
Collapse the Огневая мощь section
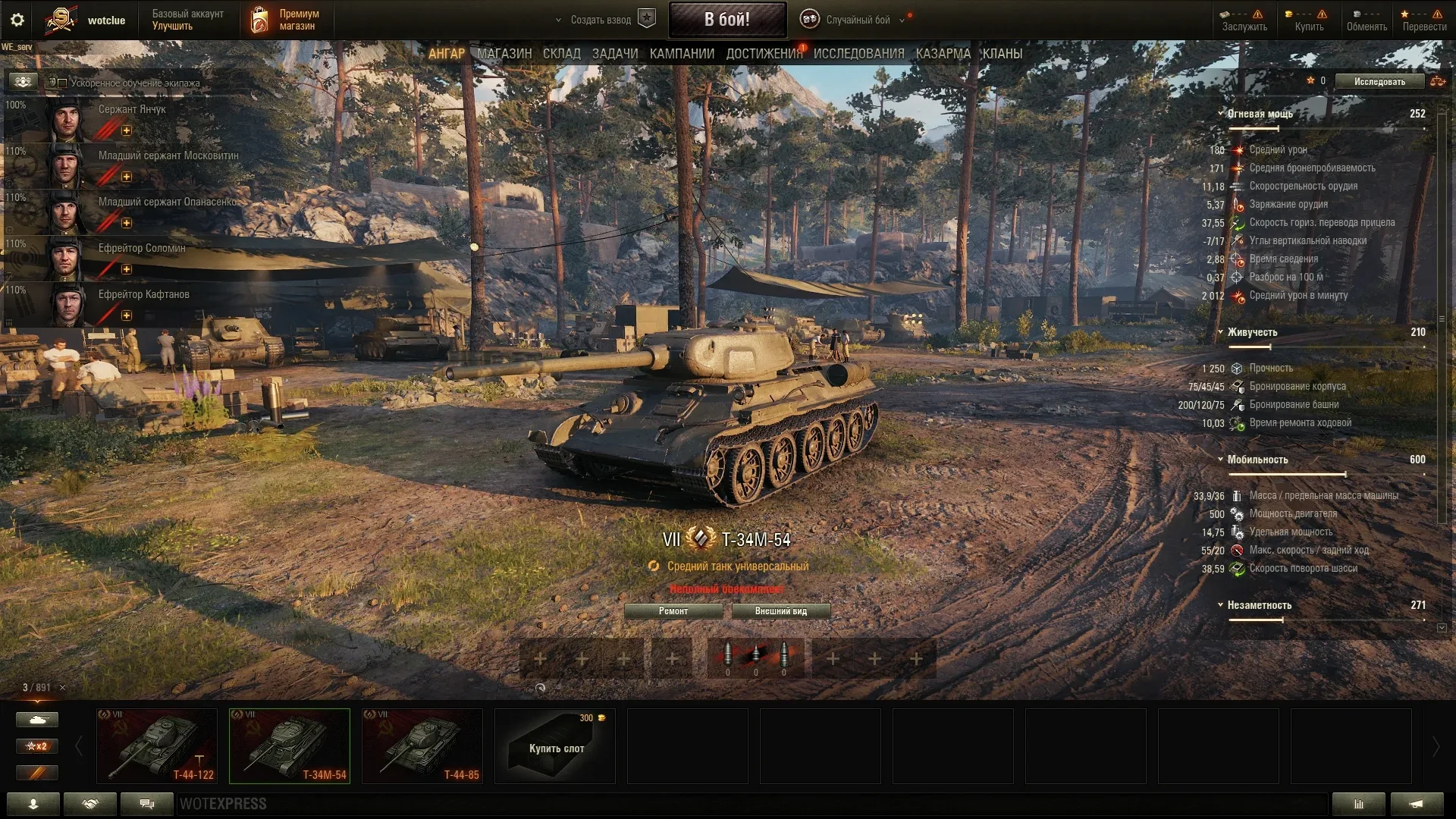[x=1221, y=114]
